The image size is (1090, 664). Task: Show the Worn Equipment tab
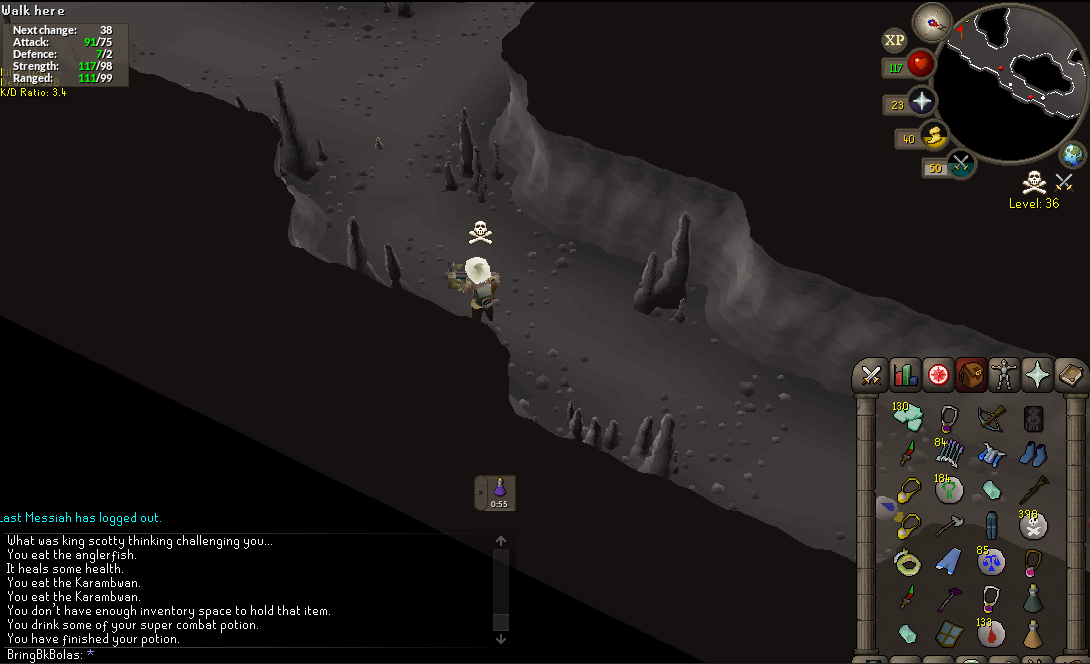tap(1004, 375)
